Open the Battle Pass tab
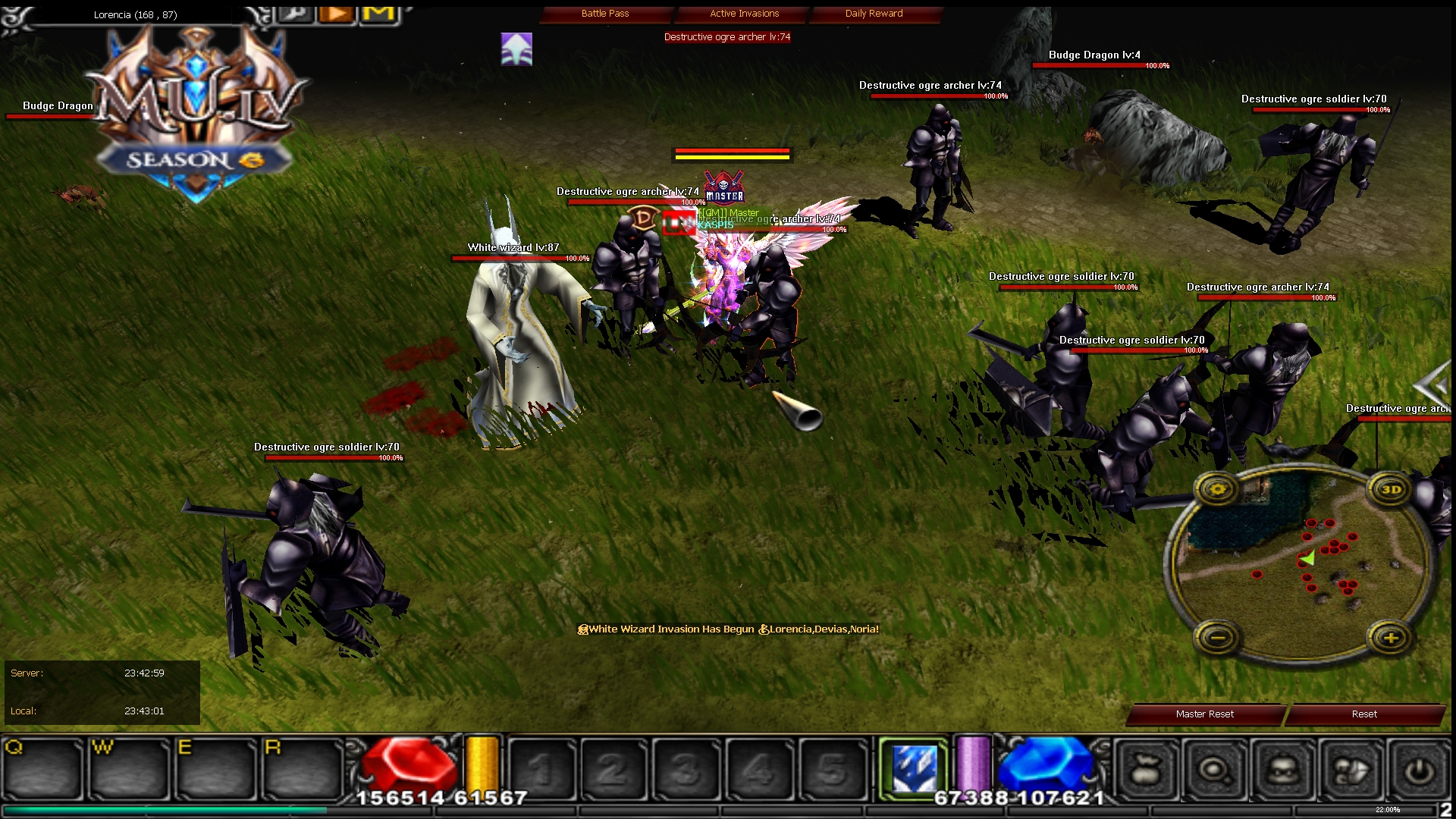This screenshot has height=819, width=1456. tap(605, 13)
